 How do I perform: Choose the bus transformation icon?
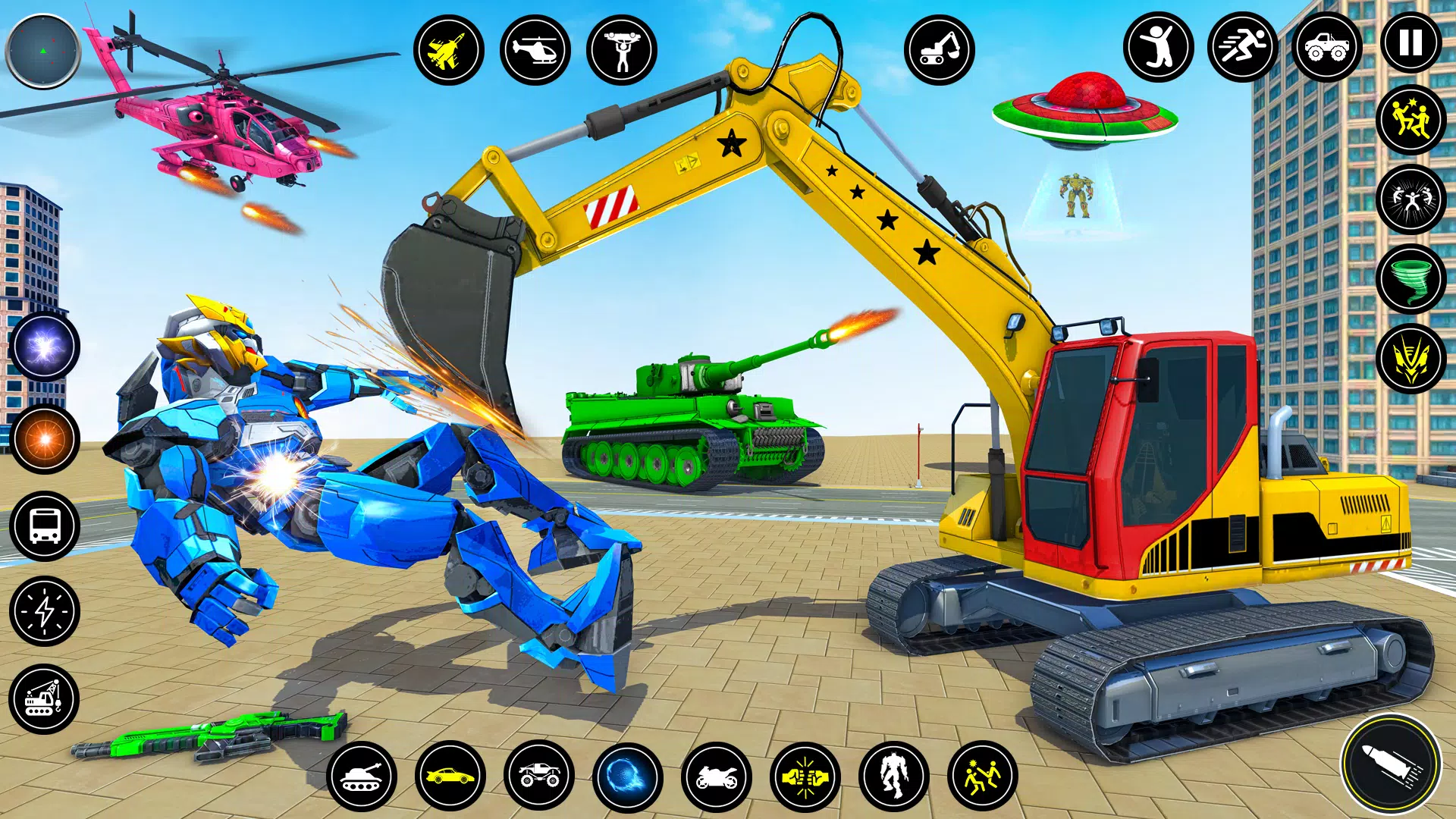(x=45, y=526)
